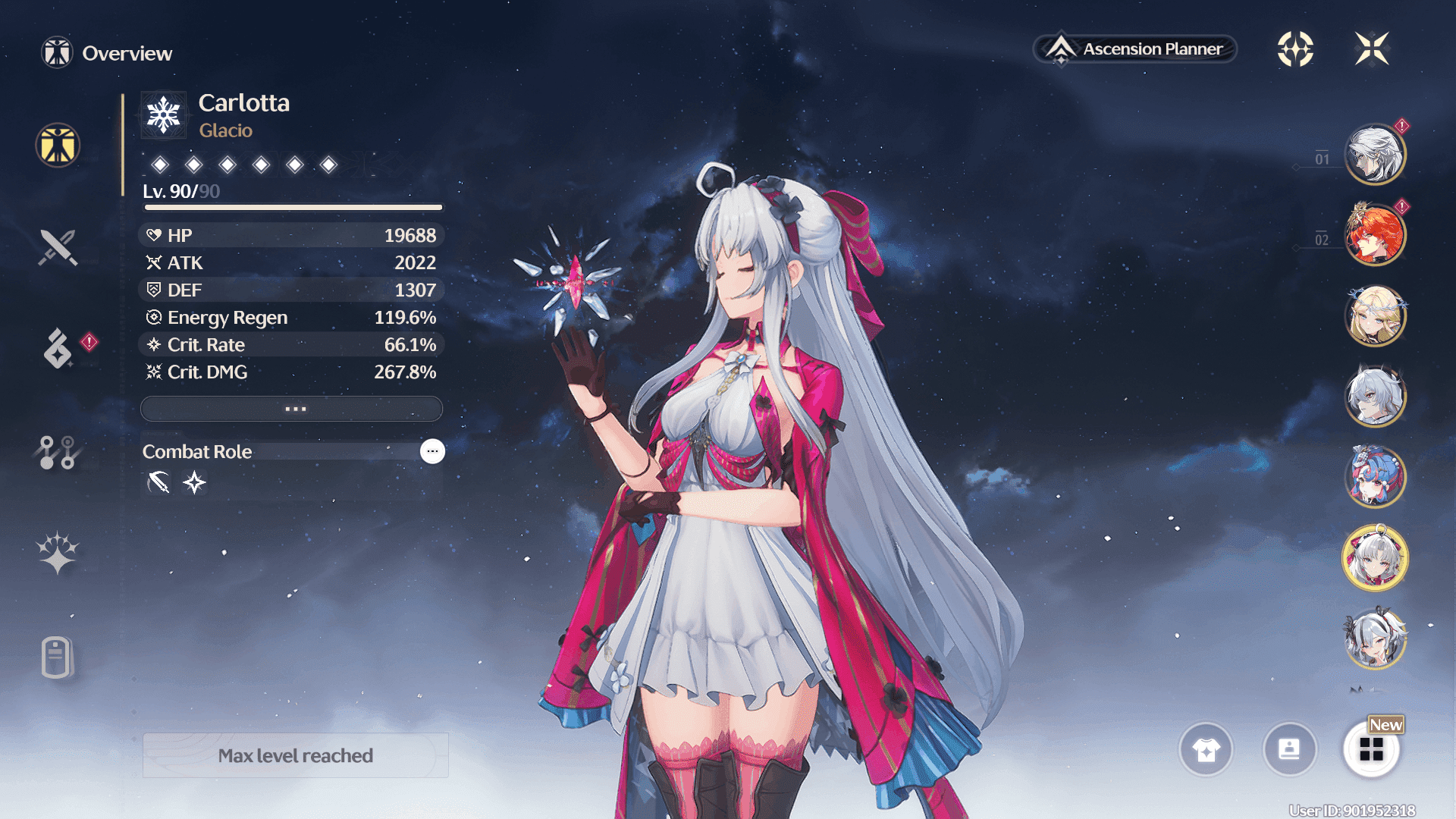The width and height of the screenshot is (1456, 819).
Task: Switch to the Weapon tab
Action: coord(58,247)
